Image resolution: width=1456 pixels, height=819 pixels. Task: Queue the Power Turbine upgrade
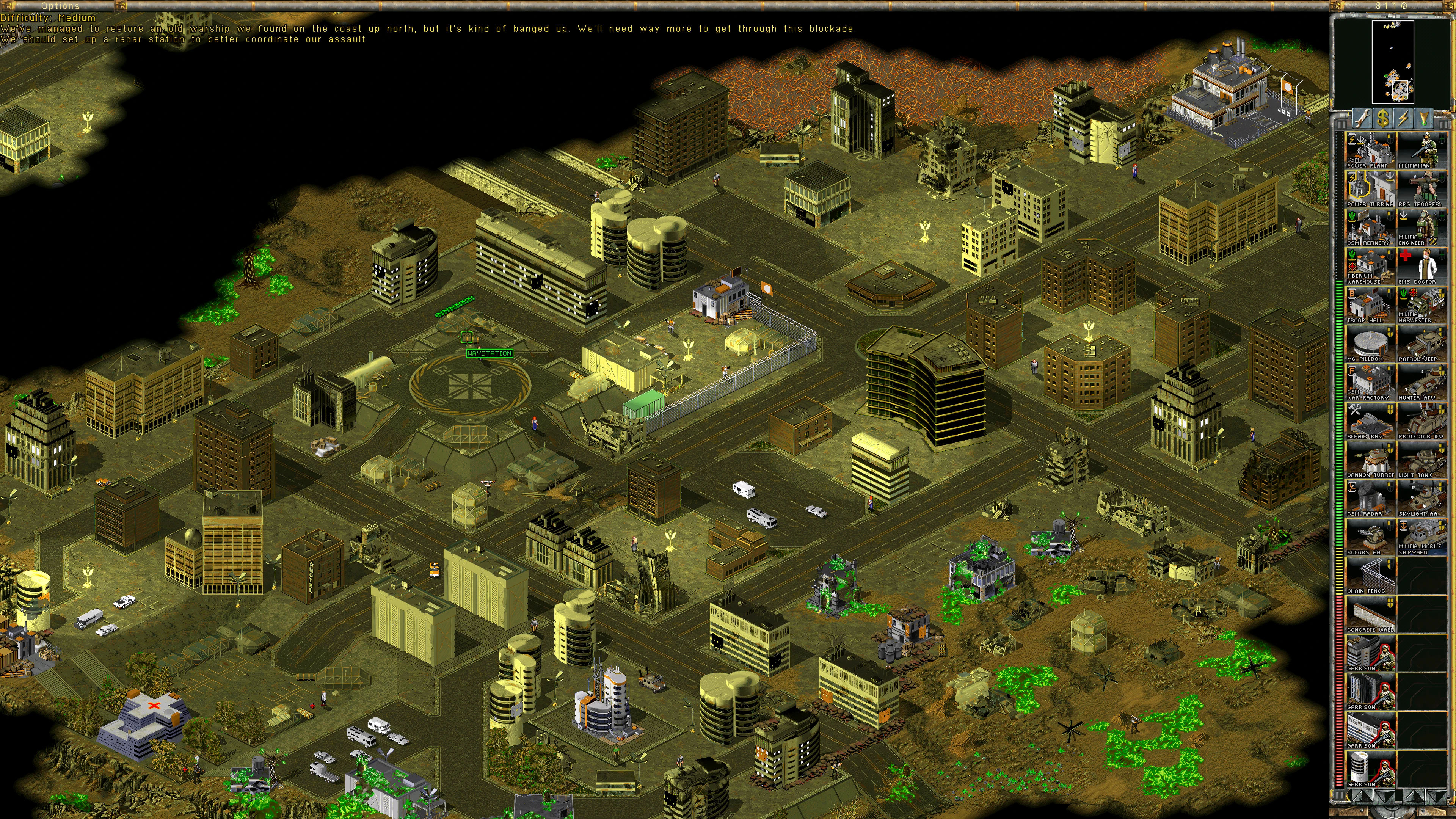coord(1370,189)
